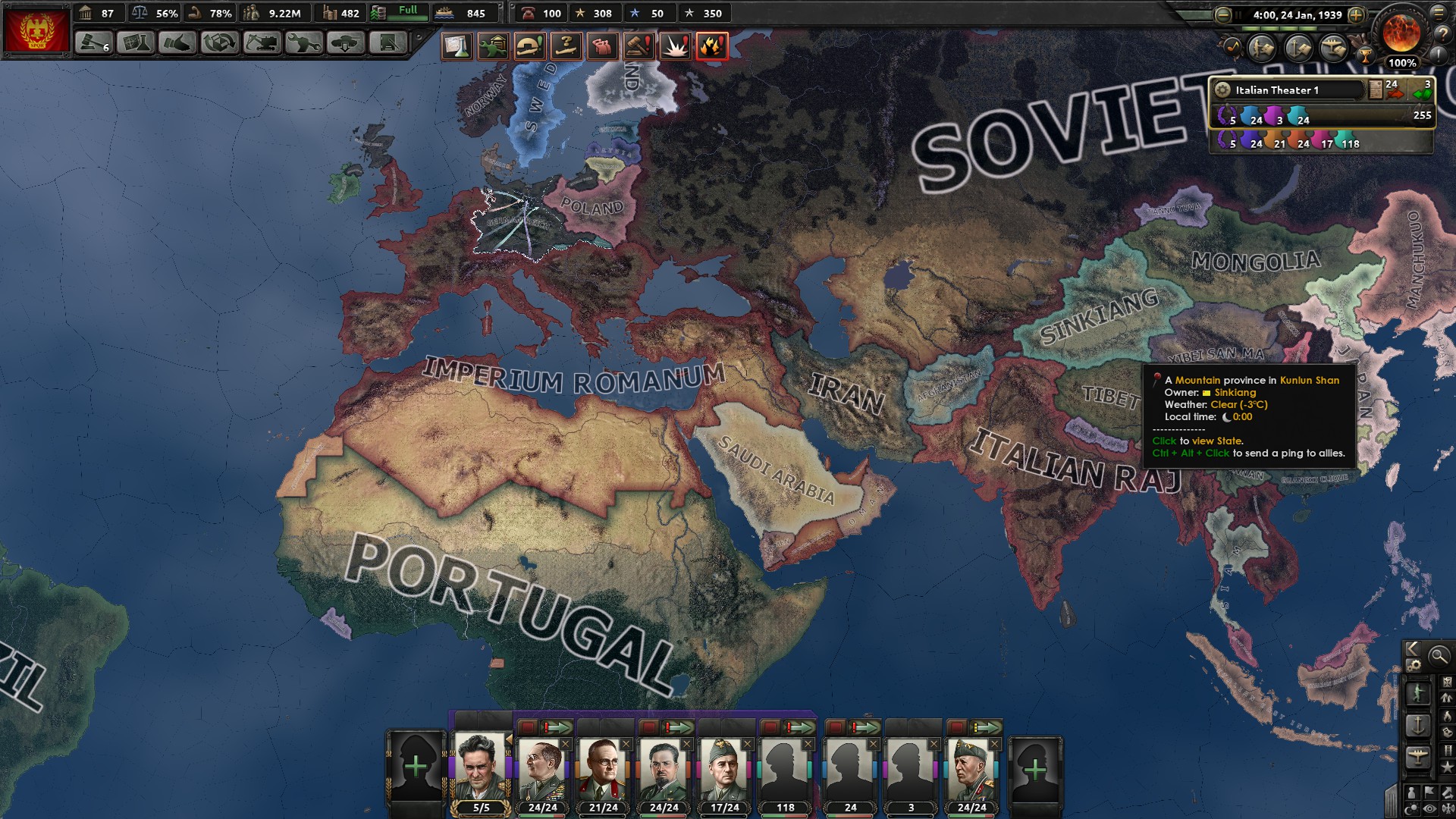Image resolution: width=1456 pixels, height=819 pixels.
Task: Decrease game speed with the minus button
Action: click(x=1222, y=14)
